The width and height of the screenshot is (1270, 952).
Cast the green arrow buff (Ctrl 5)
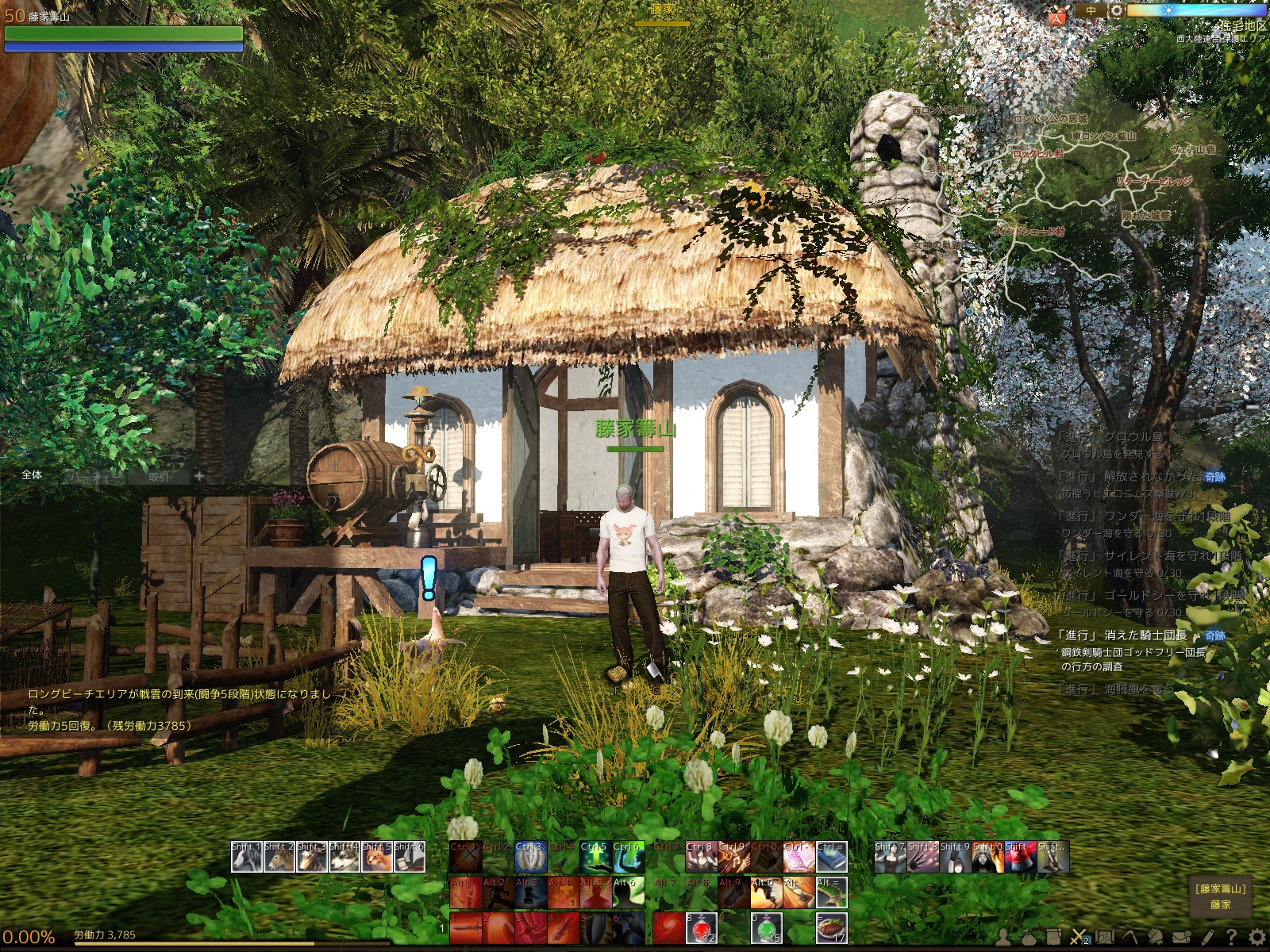(595, 858)
